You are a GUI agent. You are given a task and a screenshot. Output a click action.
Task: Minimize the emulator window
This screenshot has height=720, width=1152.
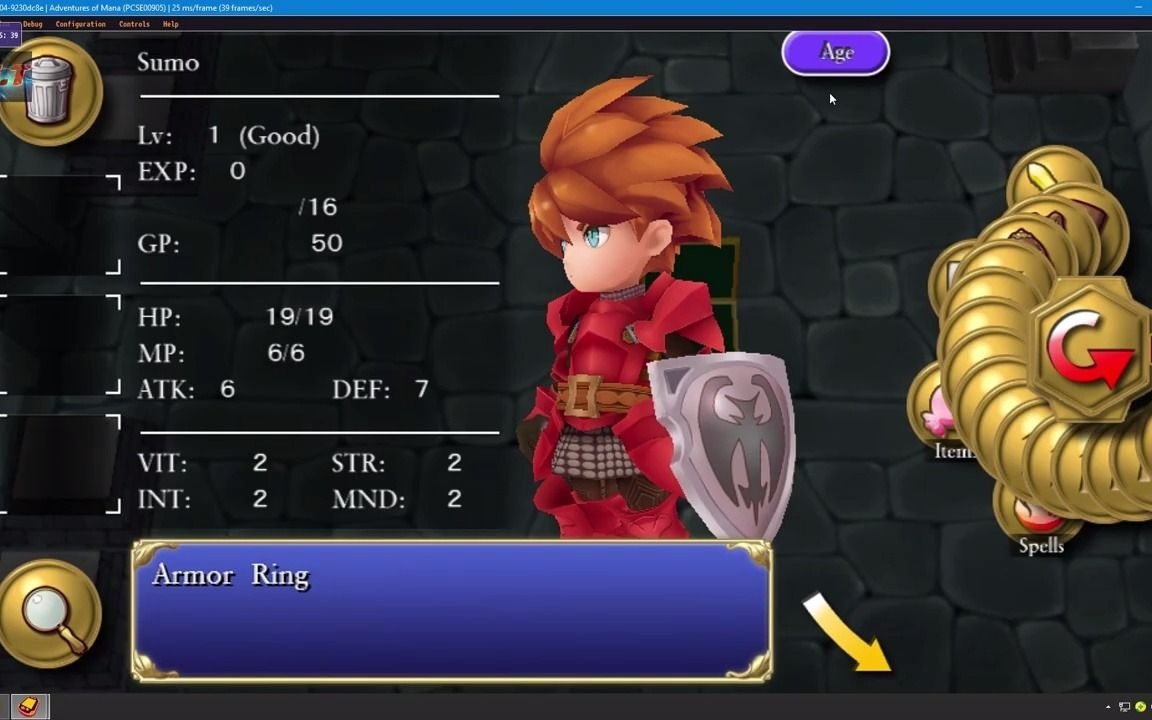pos(1138,7)
